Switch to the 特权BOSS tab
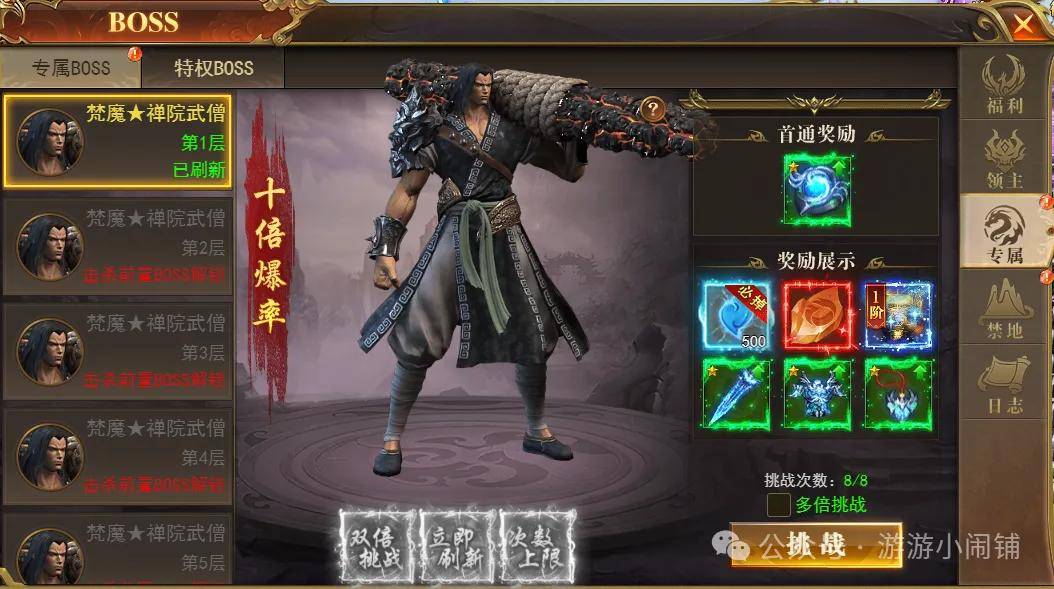1054x589 pixels. pyautogui.click(x=213, y=69)
